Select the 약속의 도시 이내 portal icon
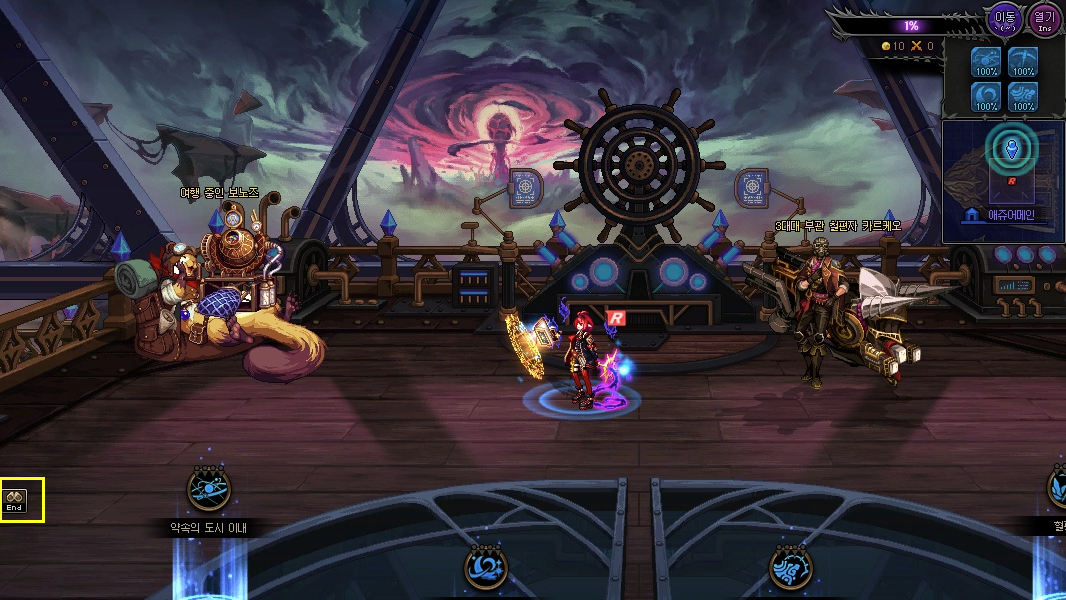The height and width of the screenshot is (600, 1066). click(x=210, y=489)
